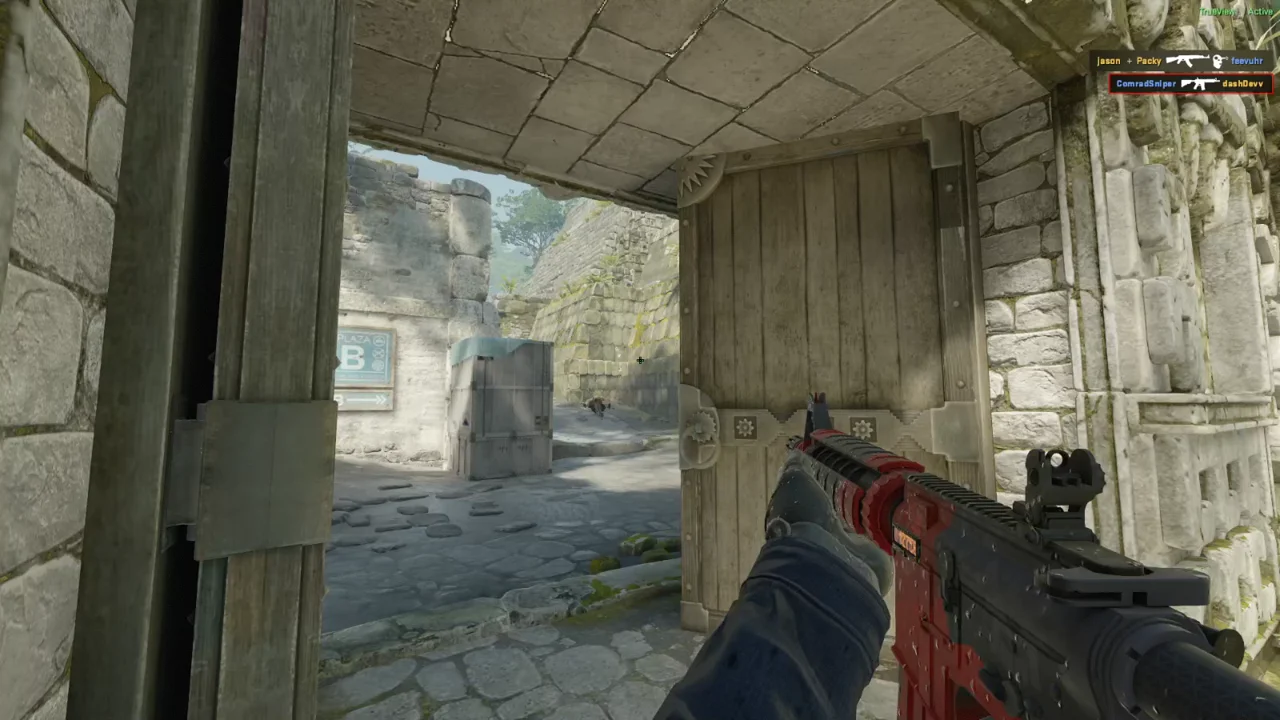Screen dimensions: 1280x720
Task: Select the ComradSniper kill feed entry
Action: tap(1189, 84)
